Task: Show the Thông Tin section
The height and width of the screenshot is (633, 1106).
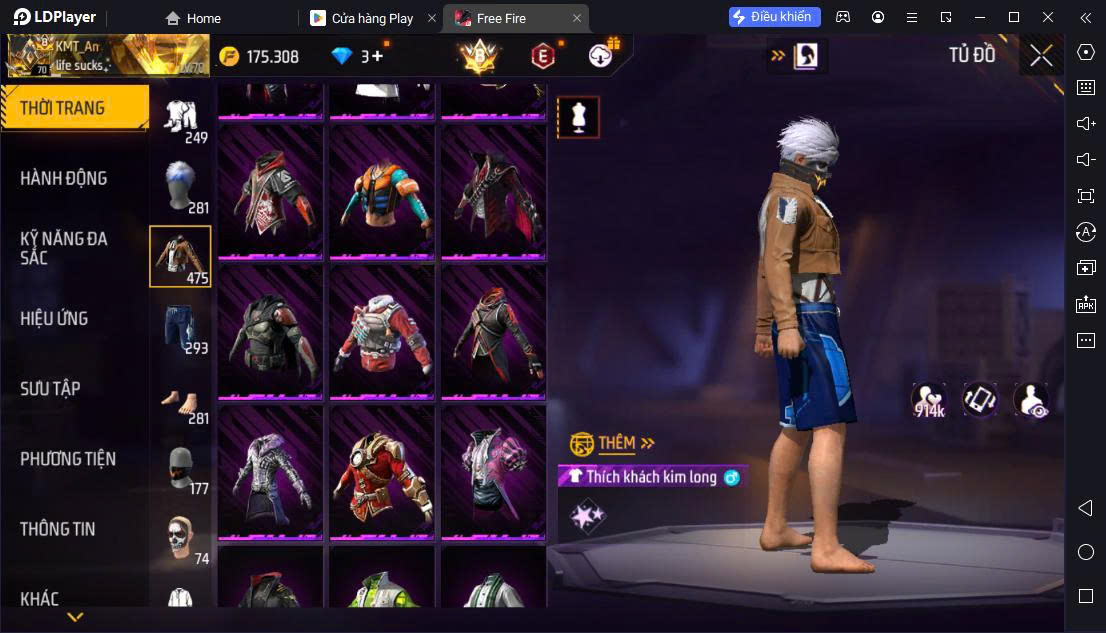Action: pos(58,529)
